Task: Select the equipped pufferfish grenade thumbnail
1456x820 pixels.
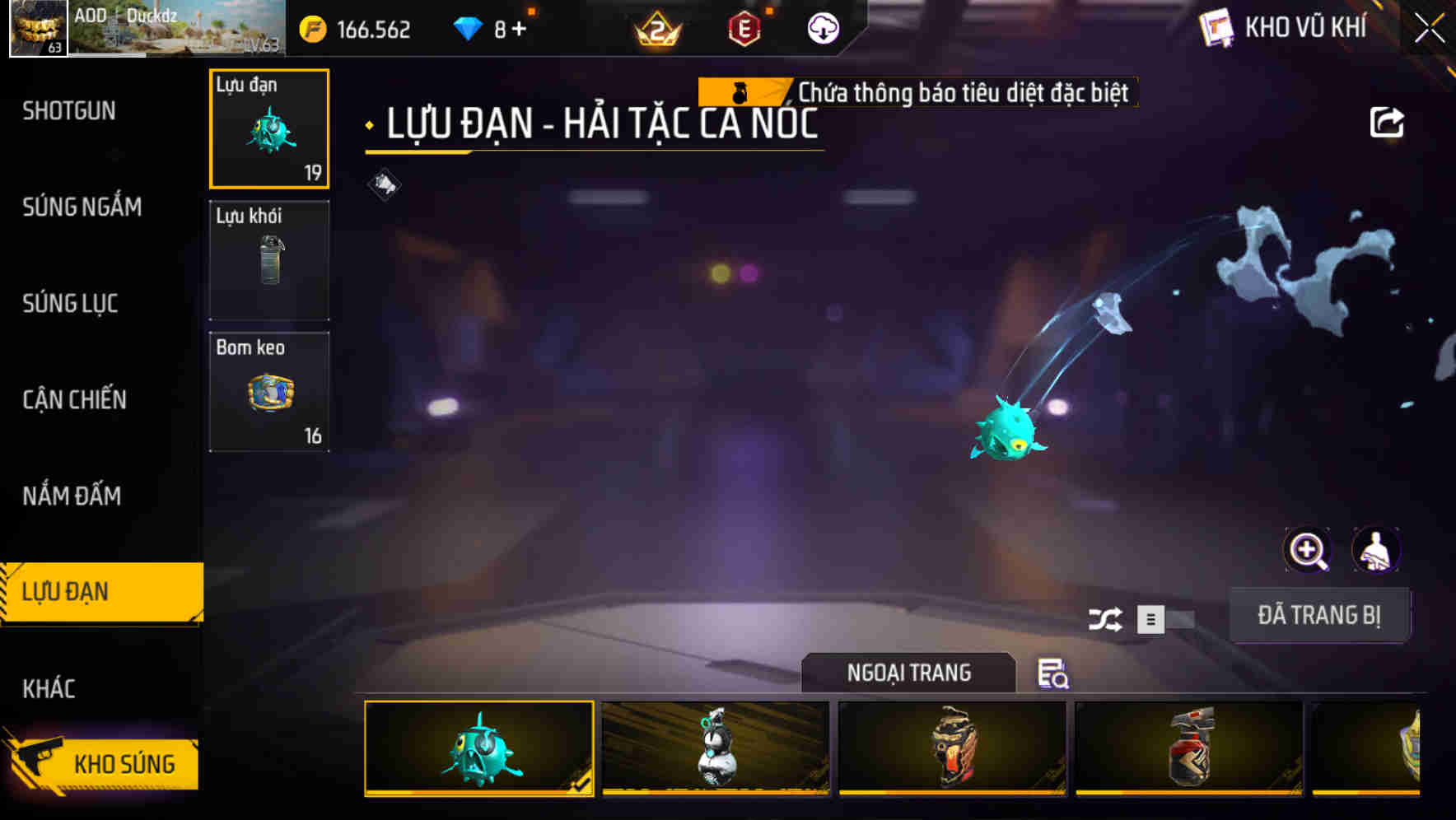Action: [478, 748]
